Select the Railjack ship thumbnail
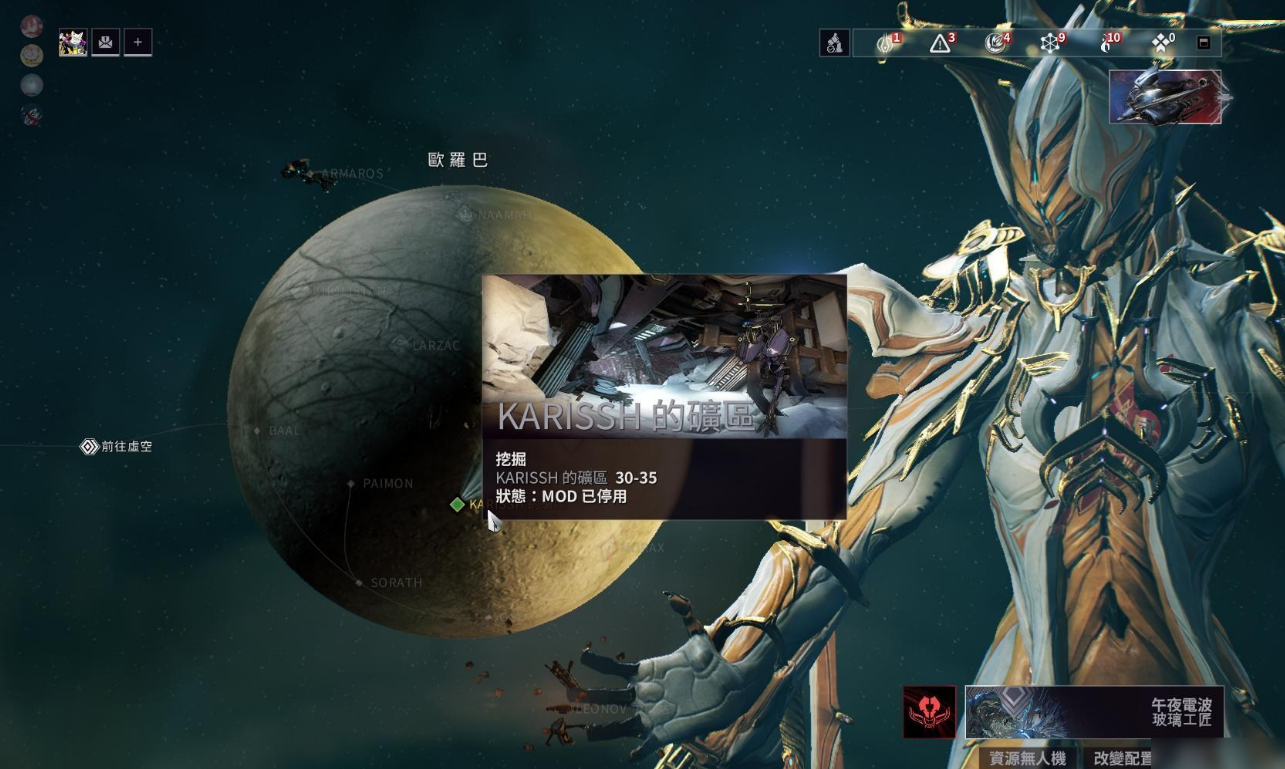 point(1165,97)
